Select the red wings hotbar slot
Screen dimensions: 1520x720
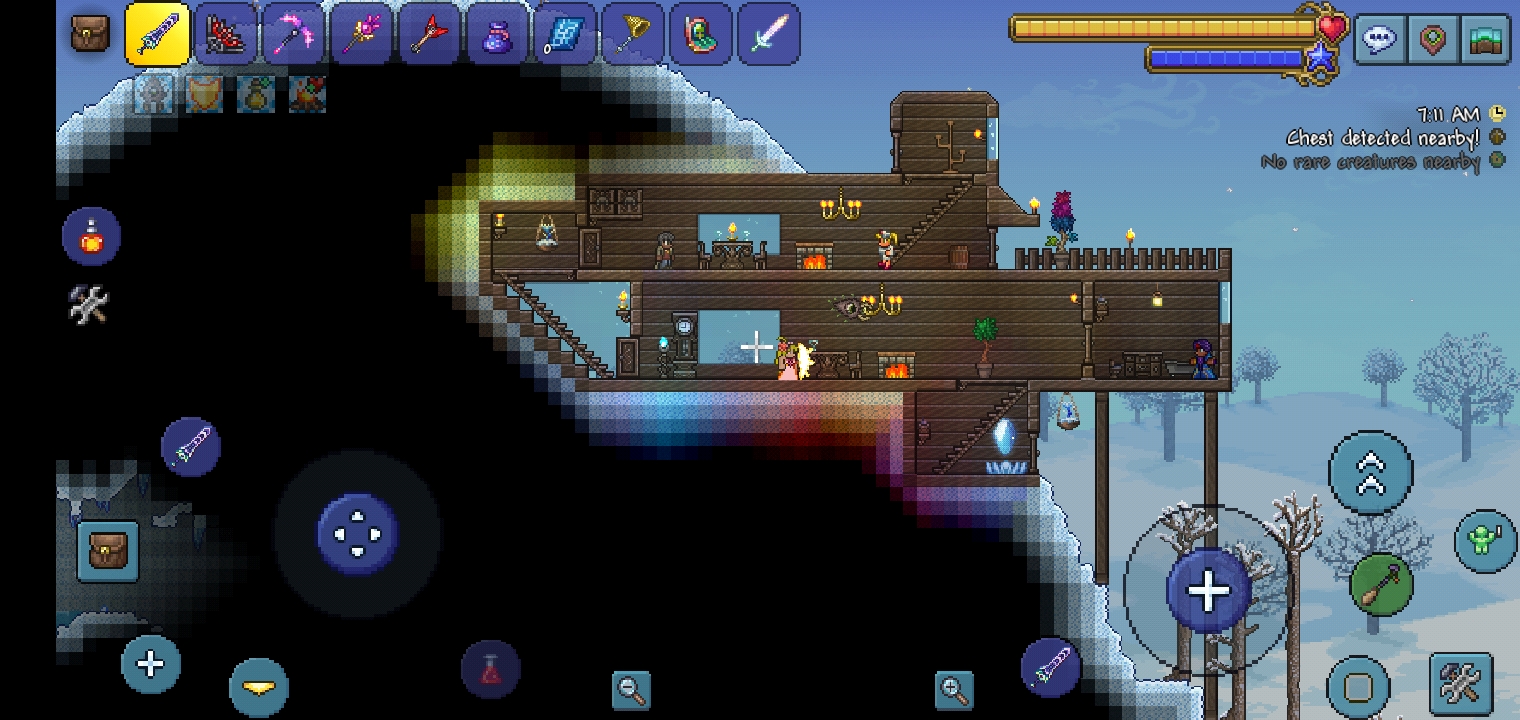226,34
